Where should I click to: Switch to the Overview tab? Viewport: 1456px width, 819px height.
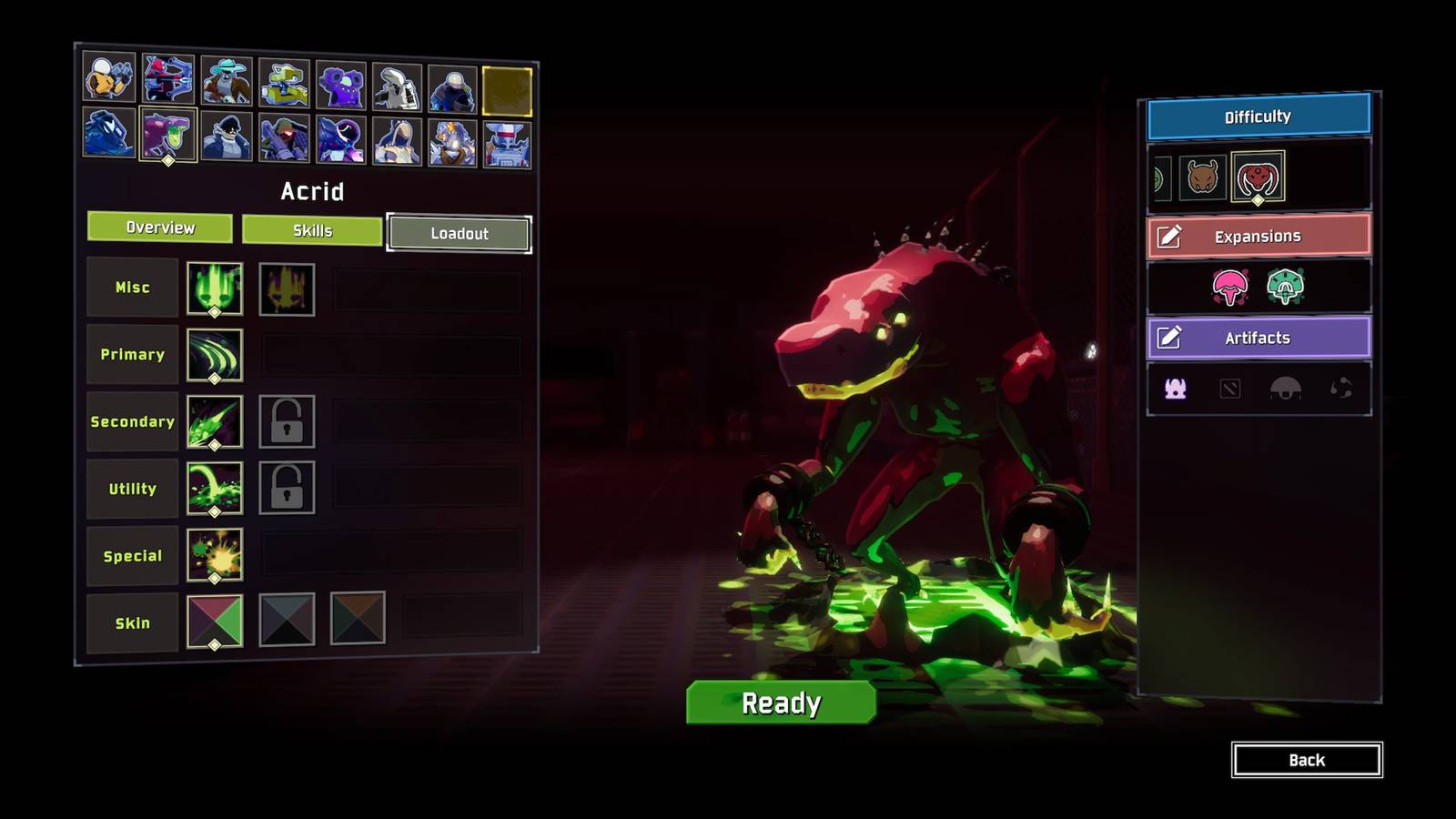(x=160, y=227)
